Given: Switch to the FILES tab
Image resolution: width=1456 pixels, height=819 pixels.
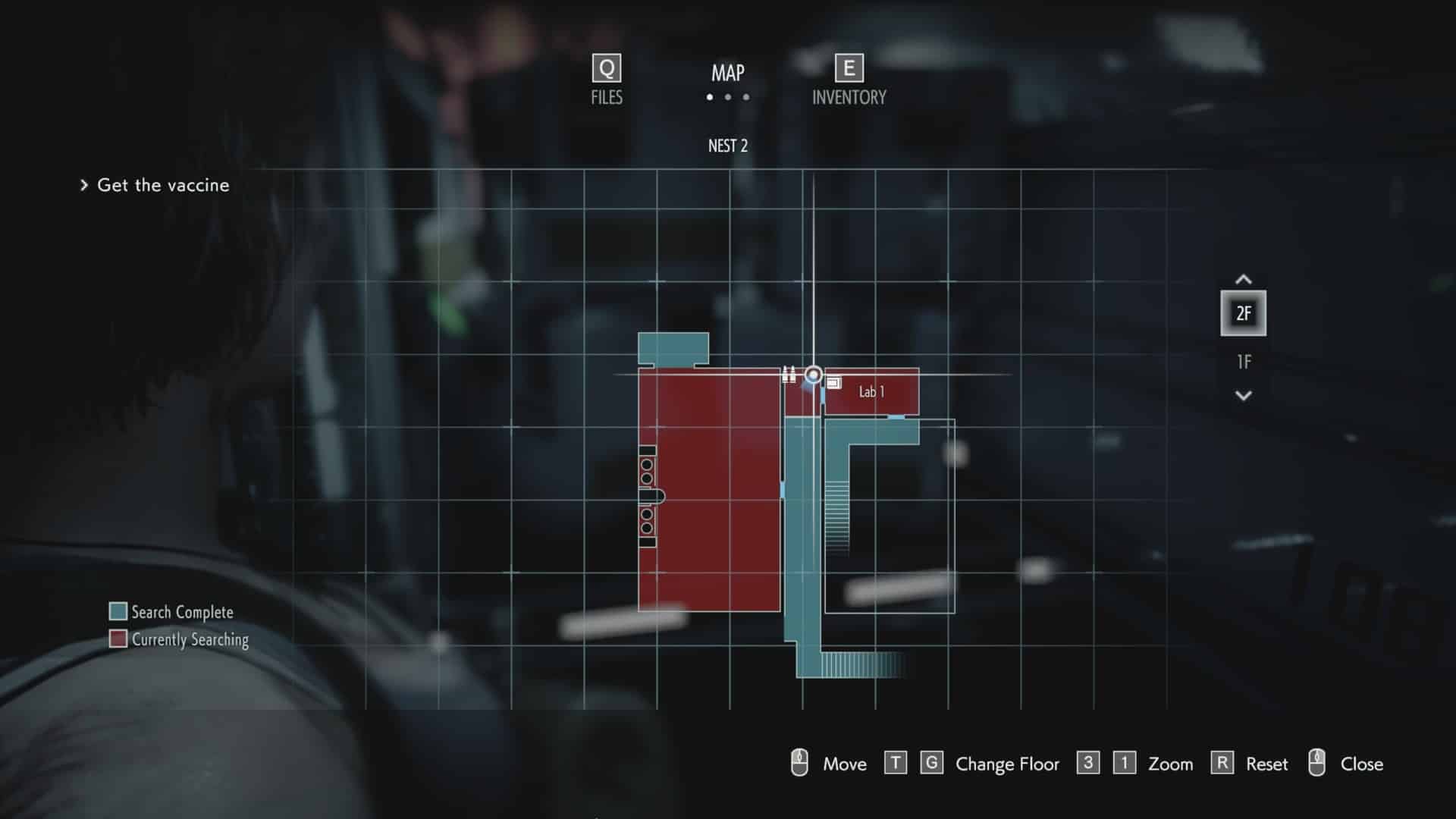Looking at the screenshot, I should 605,97.
